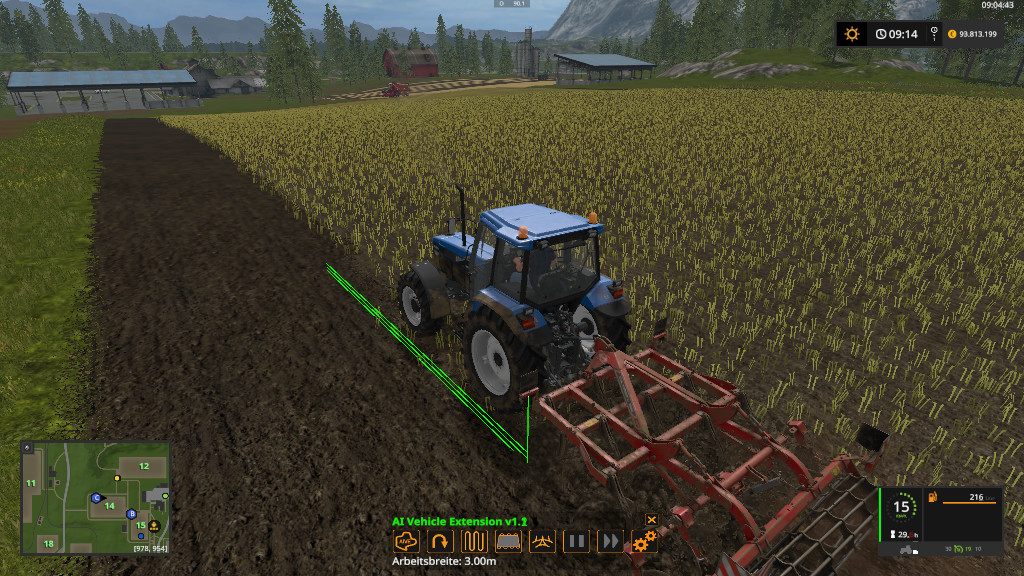Viewport: 1024px width, 576px height.
Task: Click the AIVE field-shape icon button
Action: tap(406, 542)
